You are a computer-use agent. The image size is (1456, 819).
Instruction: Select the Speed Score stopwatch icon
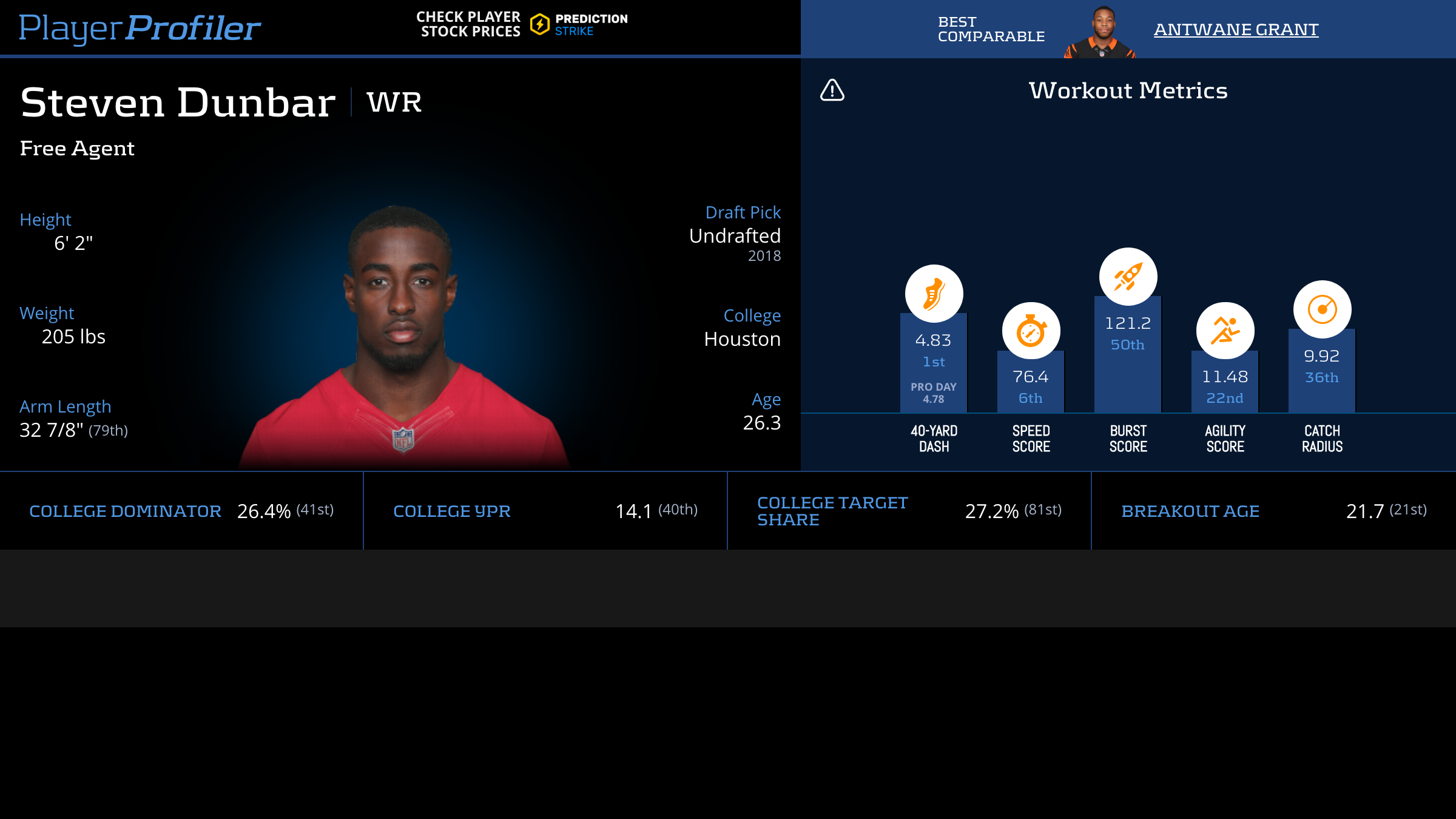pos(1031,331)
